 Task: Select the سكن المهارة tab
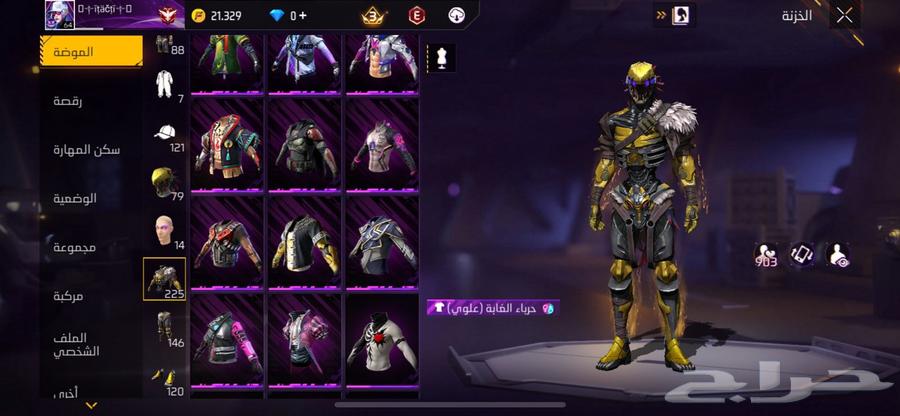(87, 150)
